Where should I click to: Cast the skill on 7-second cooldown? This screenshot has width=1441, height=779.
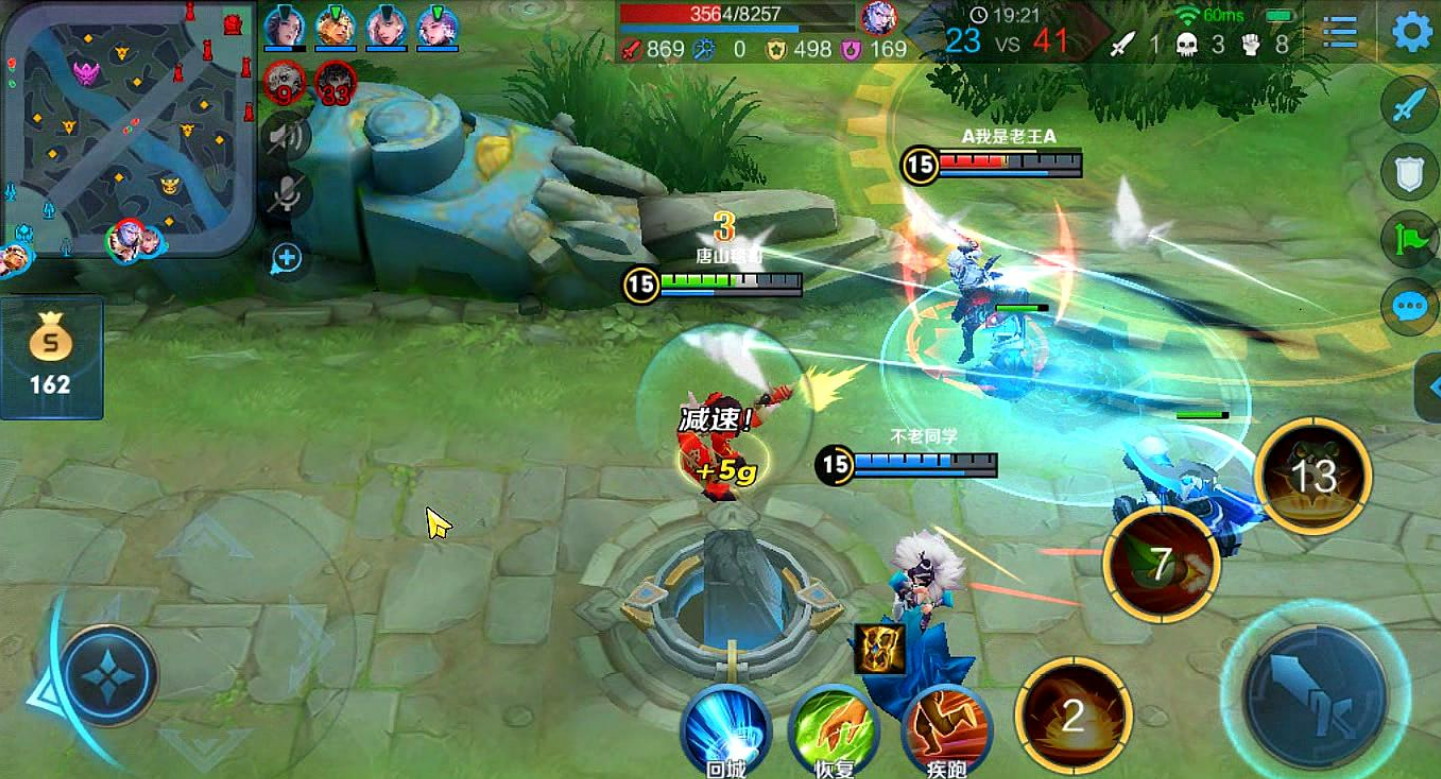1160,566
